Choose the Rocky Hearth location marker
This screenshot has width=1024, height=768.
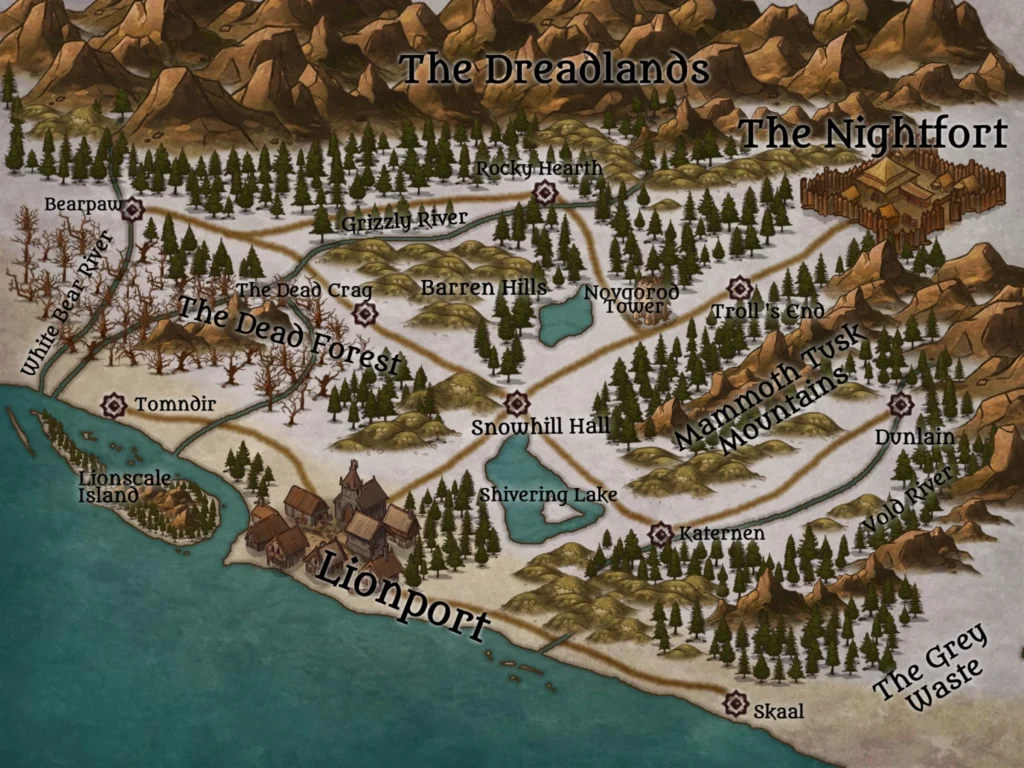click(x=545, y=192)
